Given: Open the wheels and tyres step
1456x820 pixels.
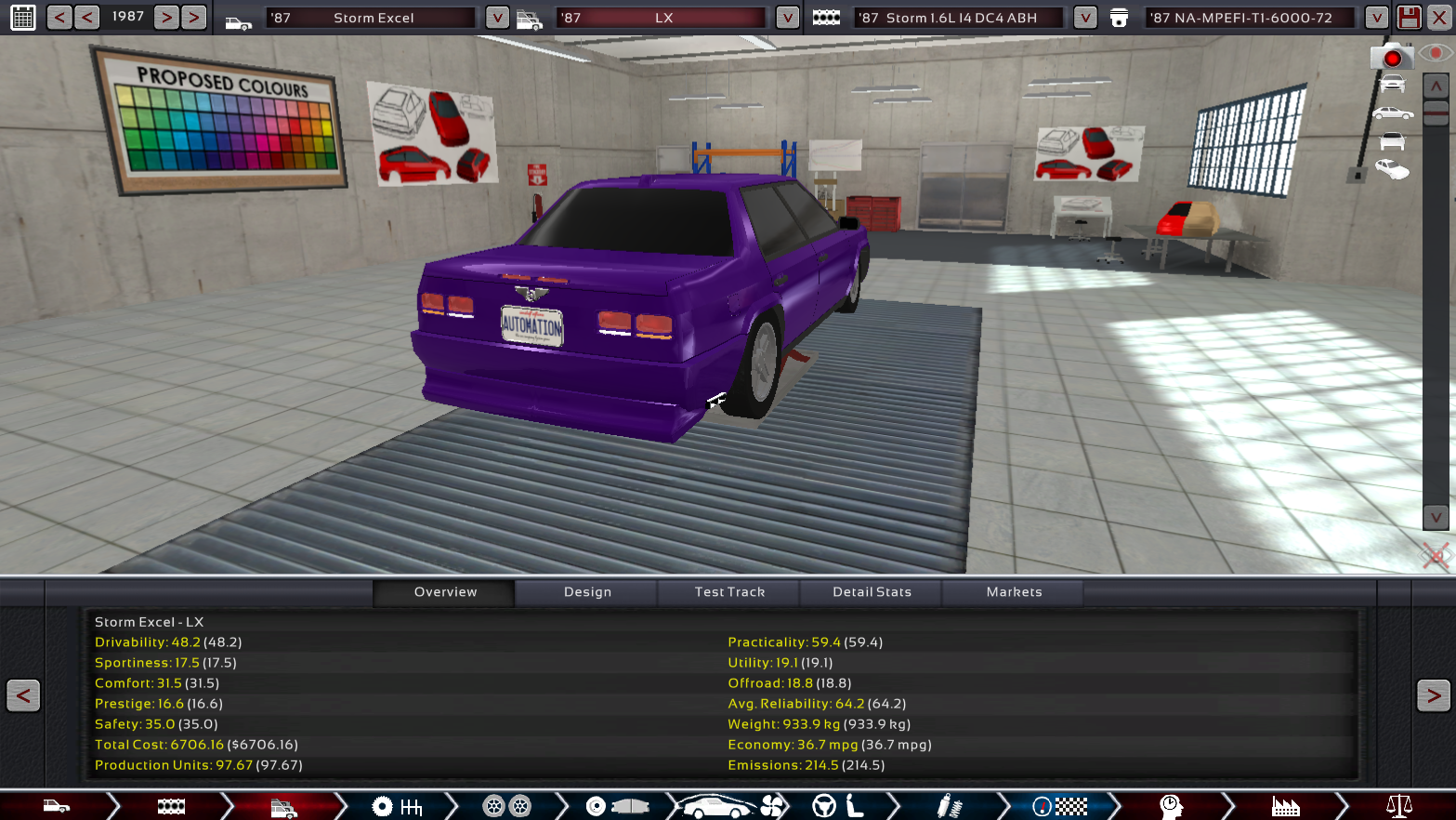Looking at the screenshot, I should 506,806.
